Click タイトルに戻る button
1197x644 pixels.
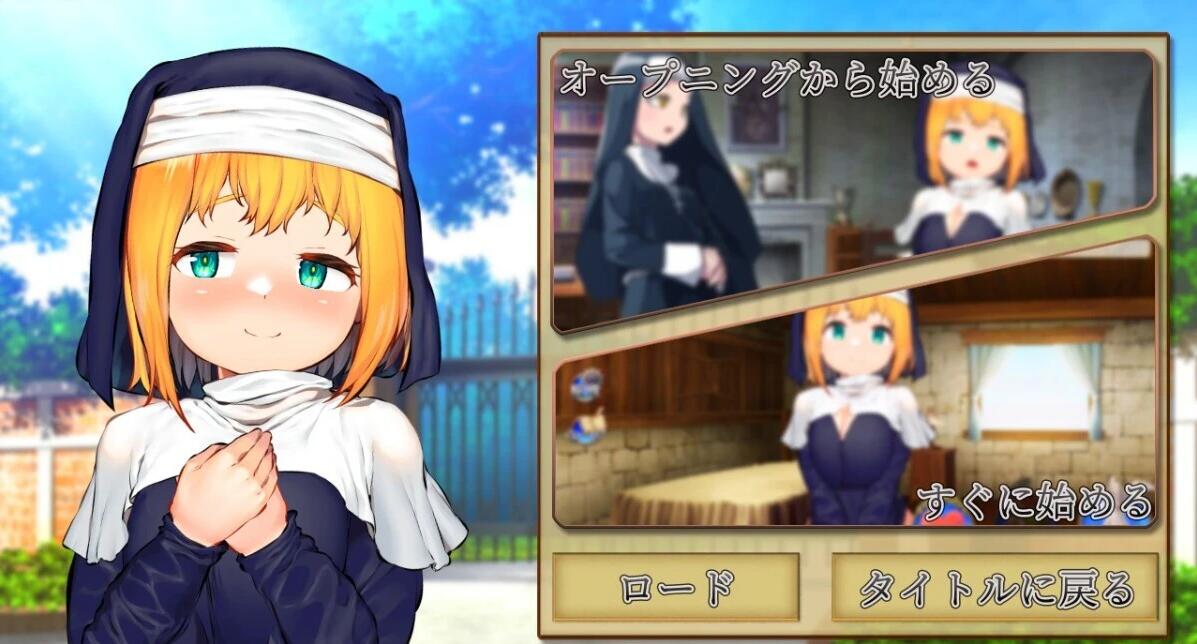point(995,588)
